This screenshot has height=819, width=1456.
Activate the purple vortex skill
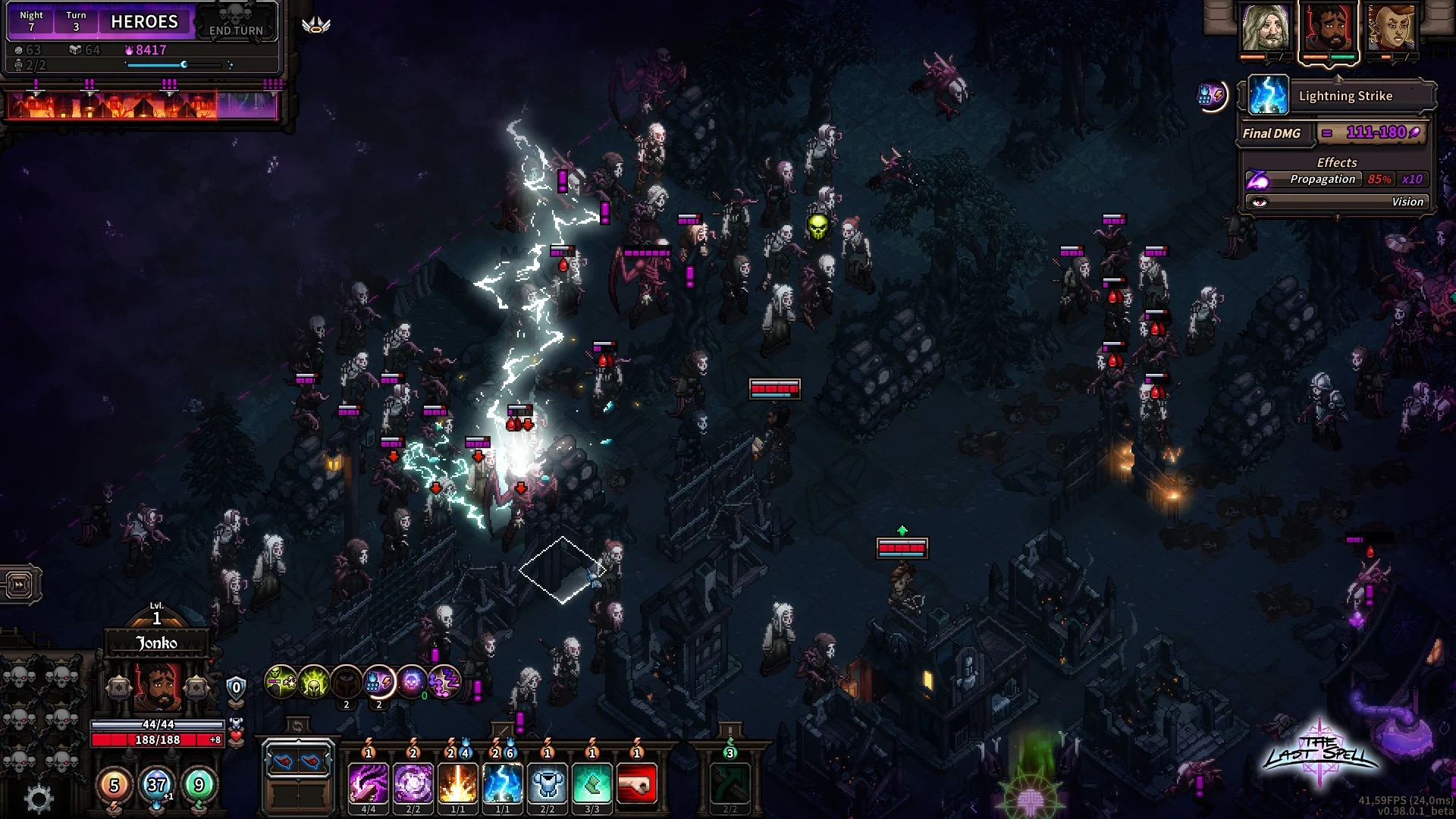(413, 784)
